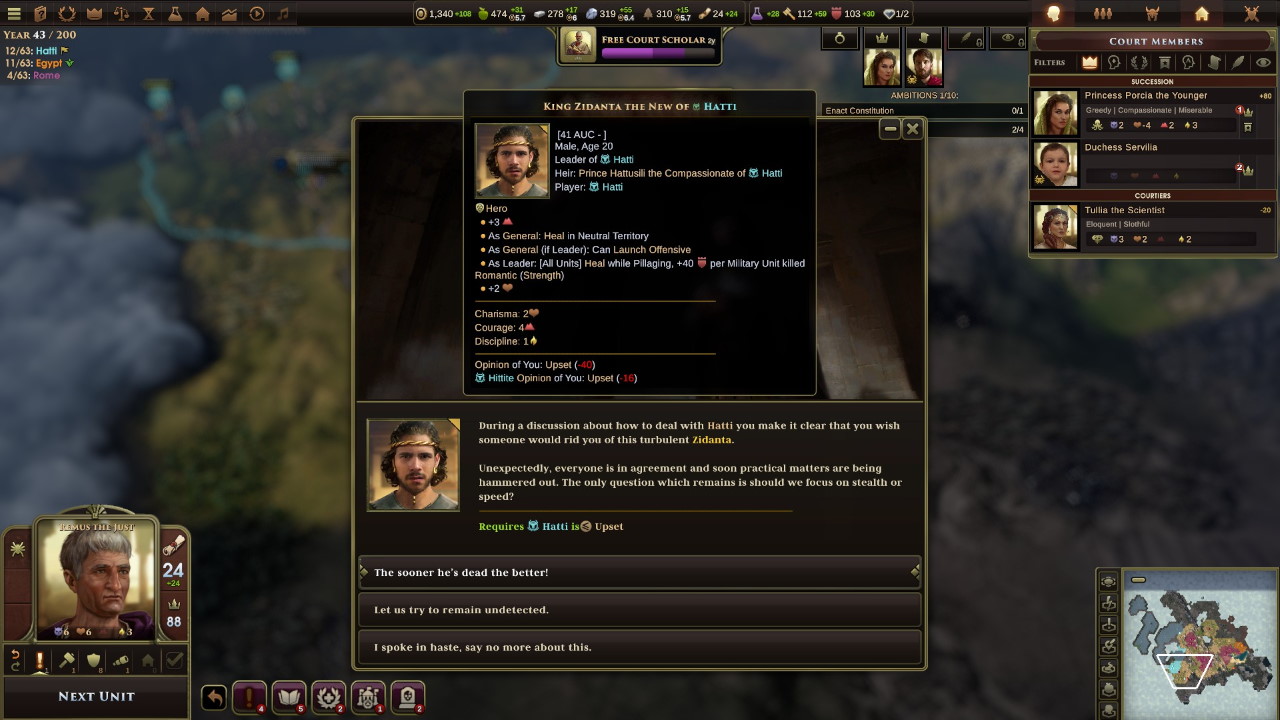The image size is (1280, 720).
Task: Click the undo arrow button
Action: (x=214, y=697)
